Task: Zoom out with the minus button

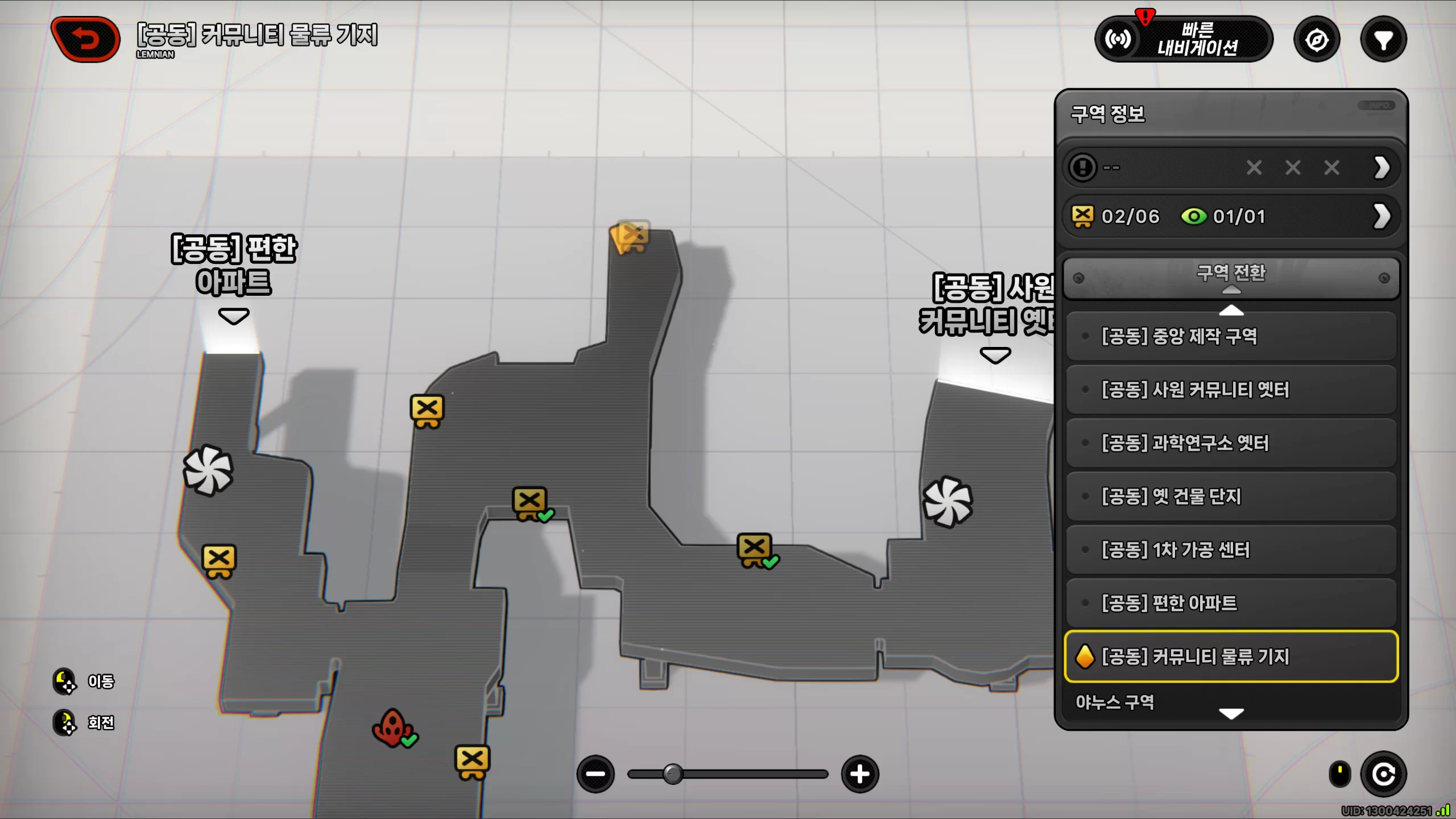Action: pos(595,774)
